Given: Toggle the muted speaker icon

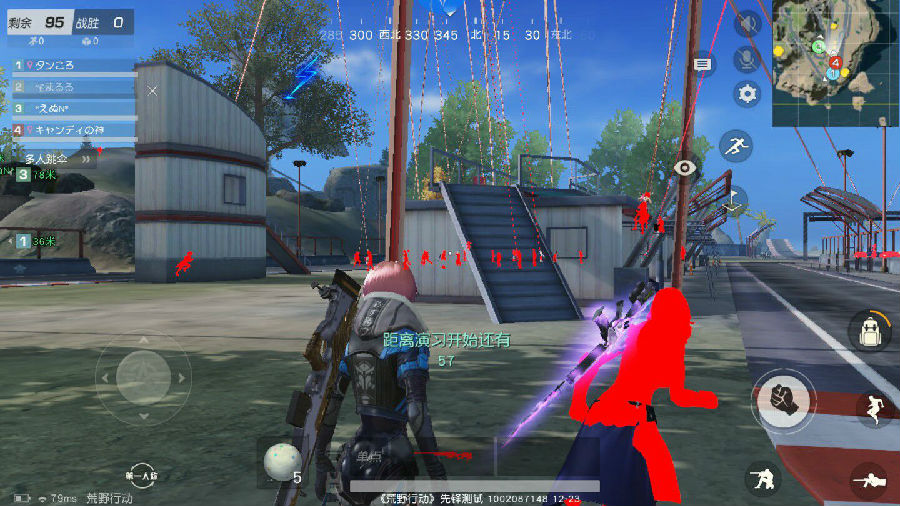Looking at the screenshot, I should click(x=747, y=24).
